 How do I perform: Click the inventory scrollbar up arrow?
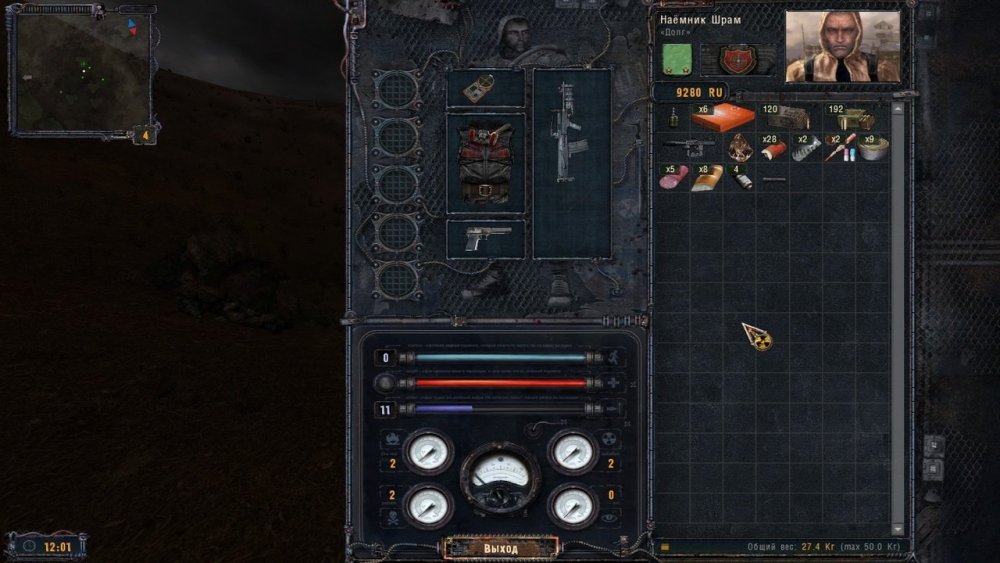[x=897, y=107]
